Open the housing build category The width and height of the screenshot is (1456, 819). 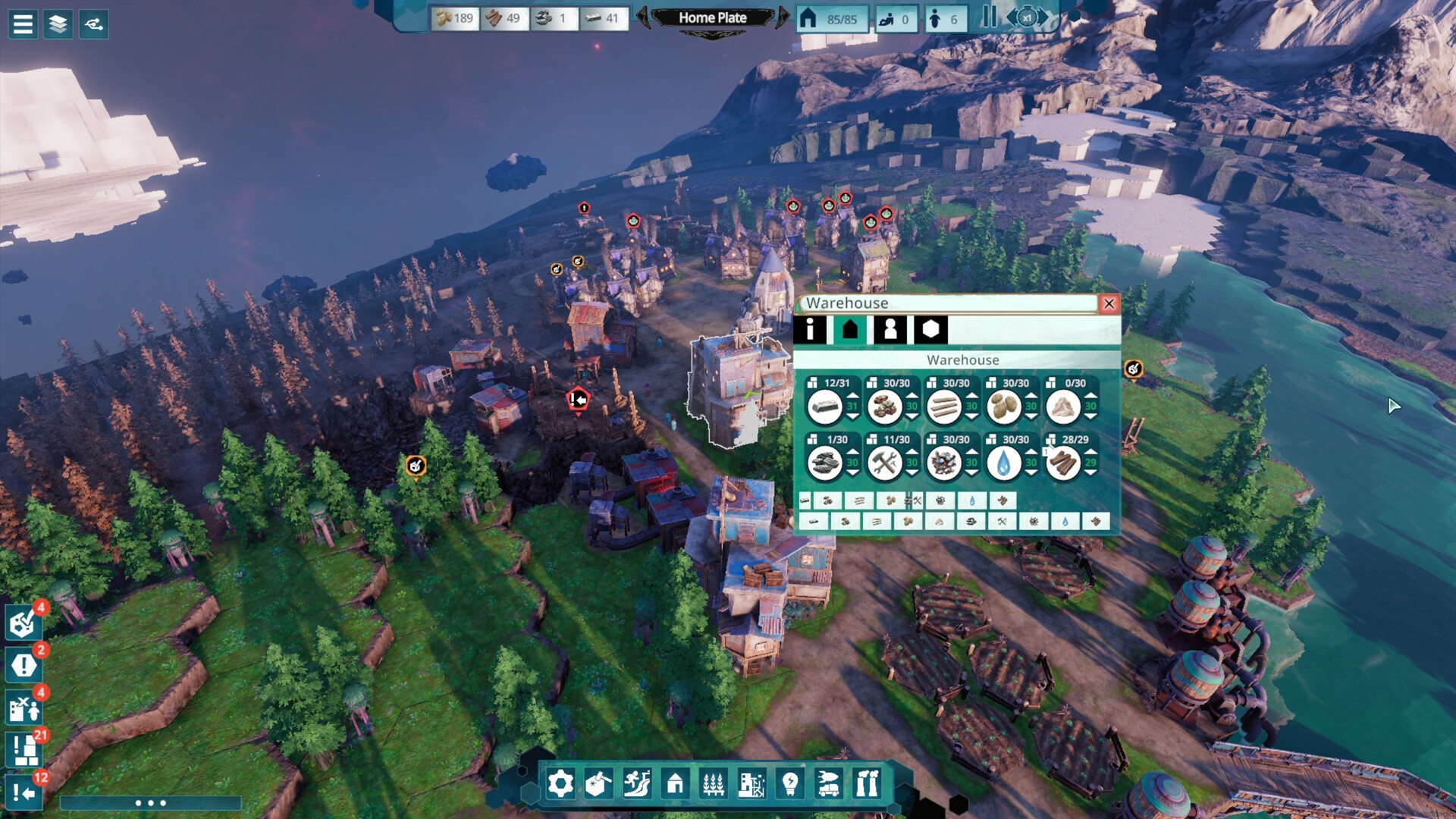(x=675, y=783)
